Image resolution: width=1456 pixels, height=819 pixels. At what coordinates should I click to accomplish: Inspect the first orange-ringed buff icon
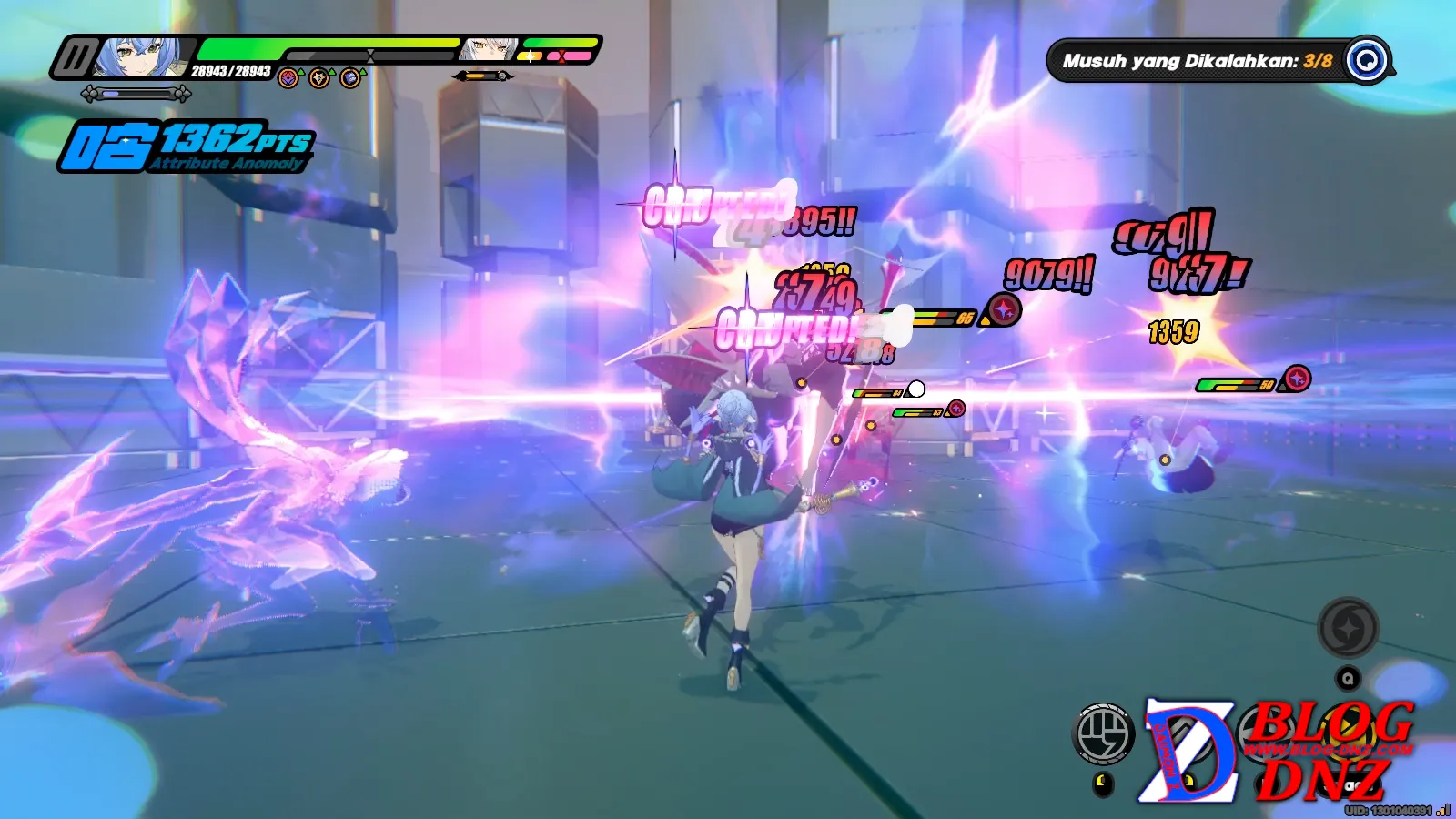[288, 78]
